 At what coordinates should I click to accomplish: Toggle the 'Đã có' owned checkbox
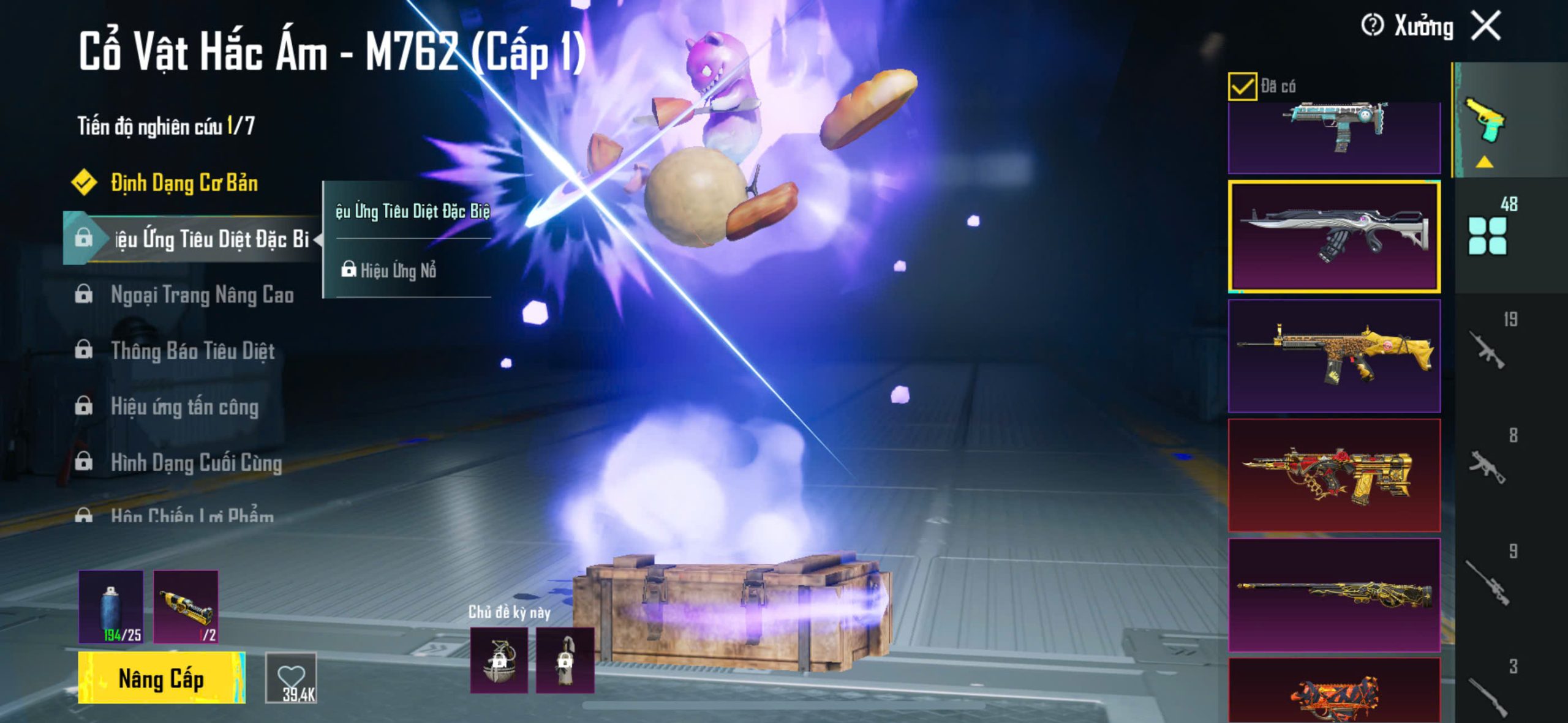1242,86
